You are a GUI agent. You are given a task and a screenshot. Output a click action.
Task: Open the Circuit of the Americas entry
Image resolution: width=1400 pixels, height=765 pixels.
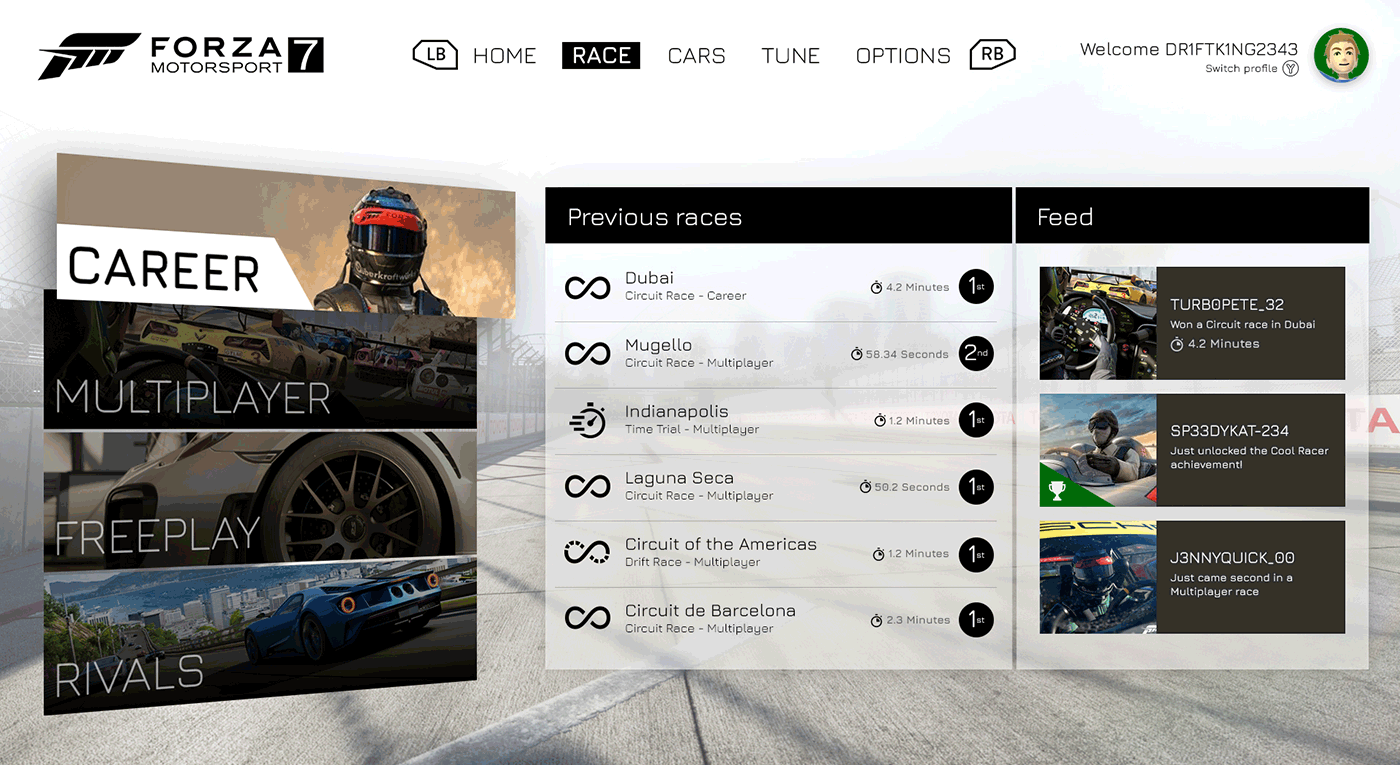(775, 553)
